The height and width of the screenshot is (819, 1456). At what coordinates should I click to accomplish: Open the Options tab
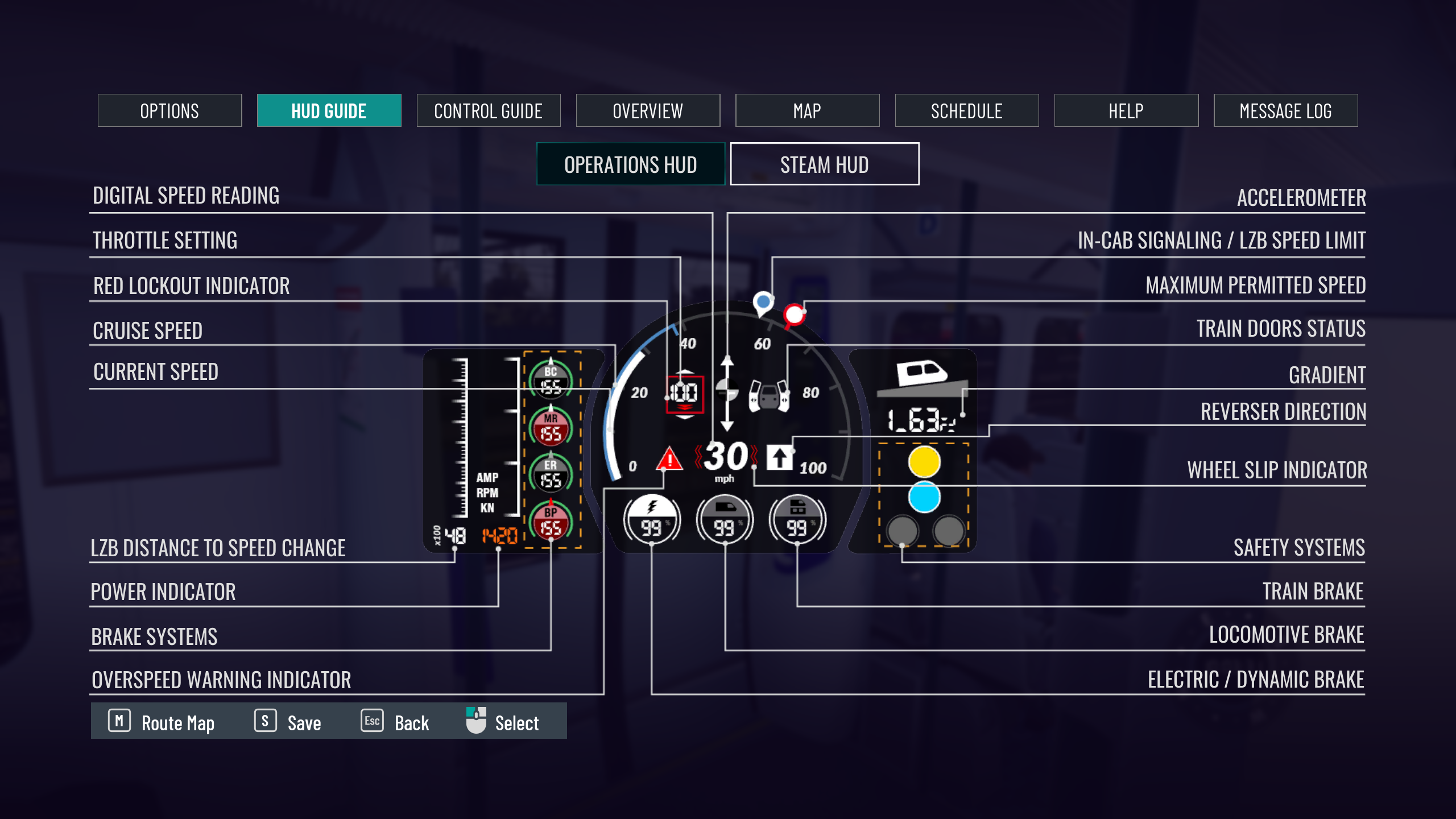pyautogui.click(x=169, y=111)
